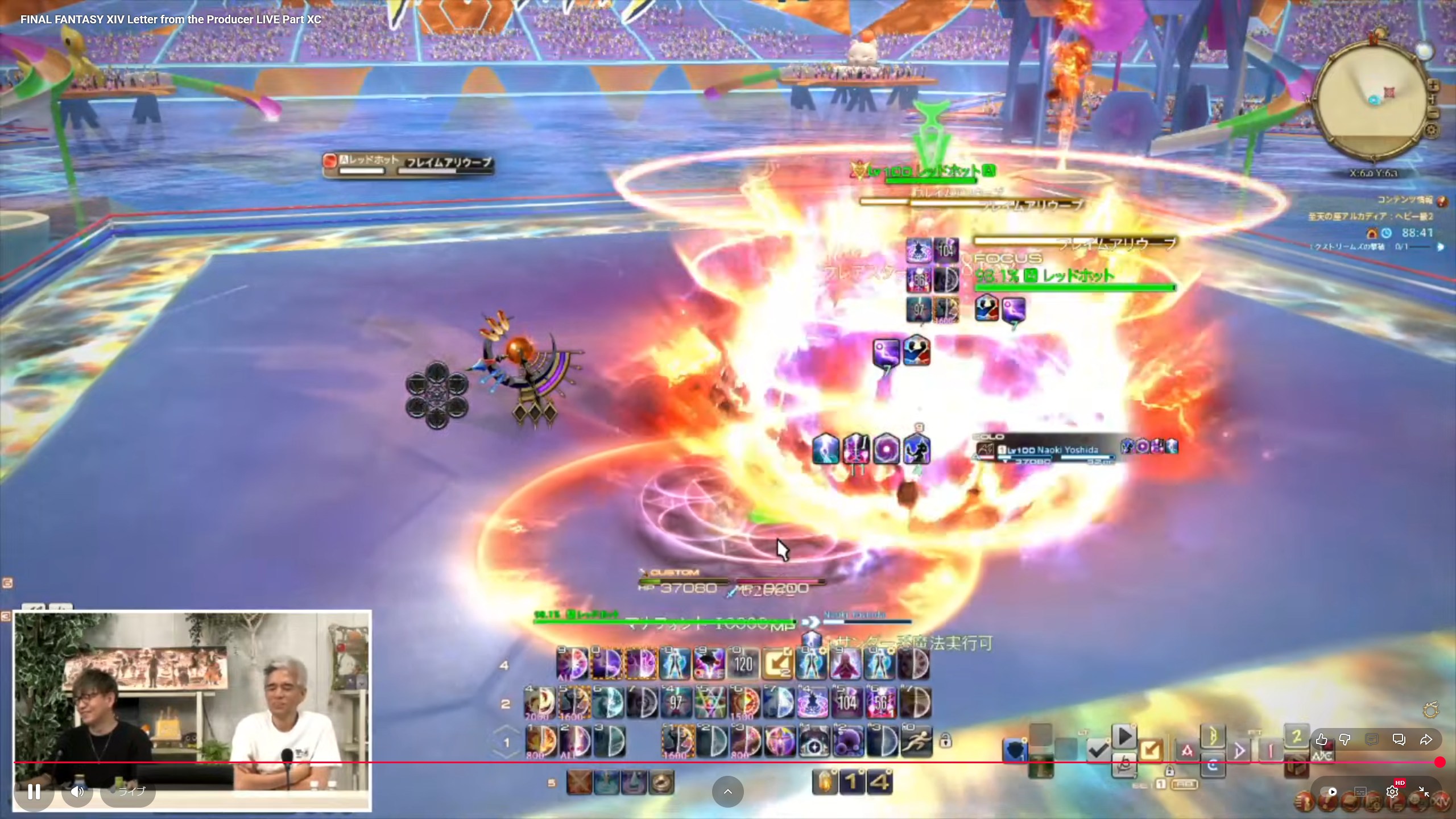Select the checkmark marker button
This screenshot has width=1456, height=819.
pyautogui.click(x=1097, y=750)
